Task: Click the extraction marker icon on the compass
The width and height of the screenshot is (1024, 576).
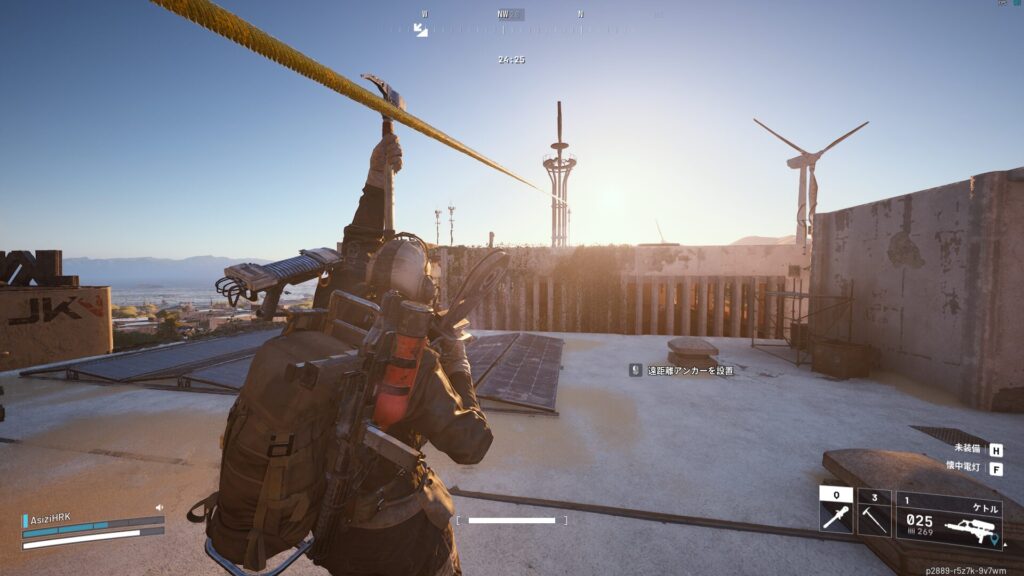Action: [x=421, y=30]
